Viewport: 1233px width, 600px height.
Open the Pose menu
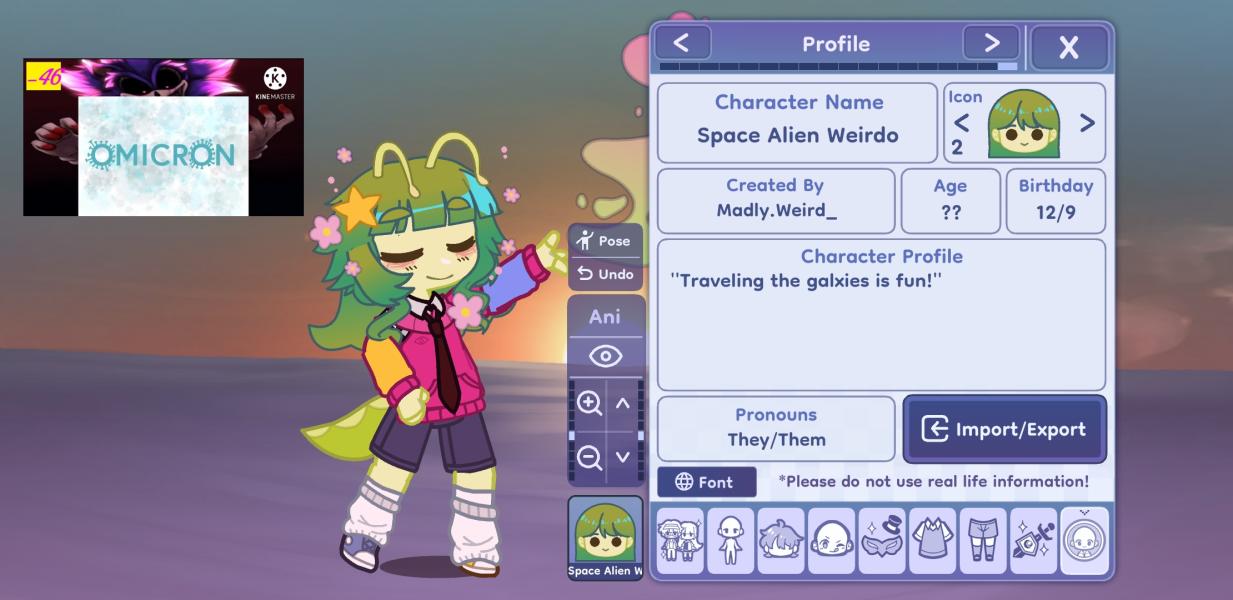coord(605,241)
